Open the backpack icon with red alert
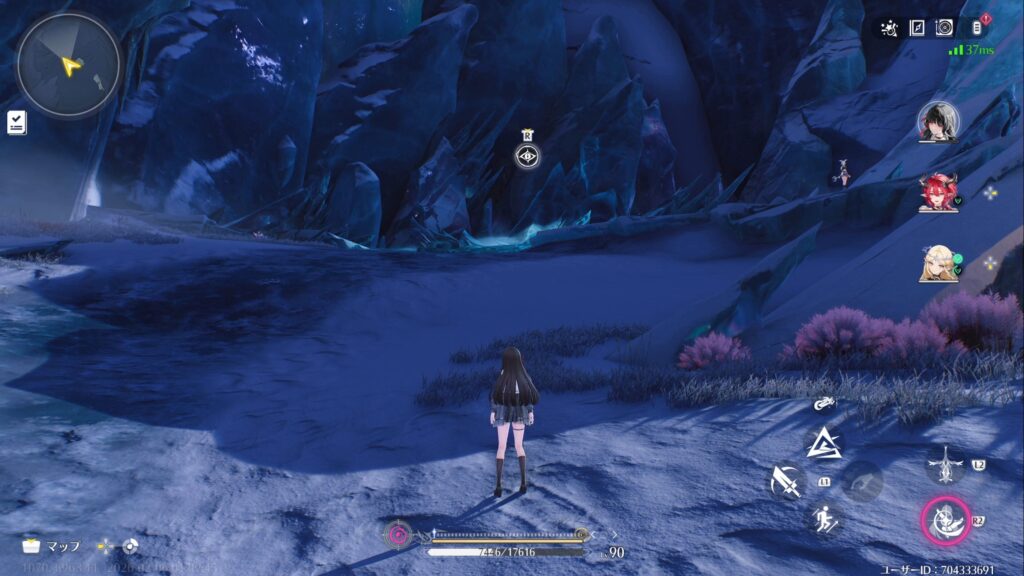The width and height of the screenshot is (1024, 576). [976, 28]
